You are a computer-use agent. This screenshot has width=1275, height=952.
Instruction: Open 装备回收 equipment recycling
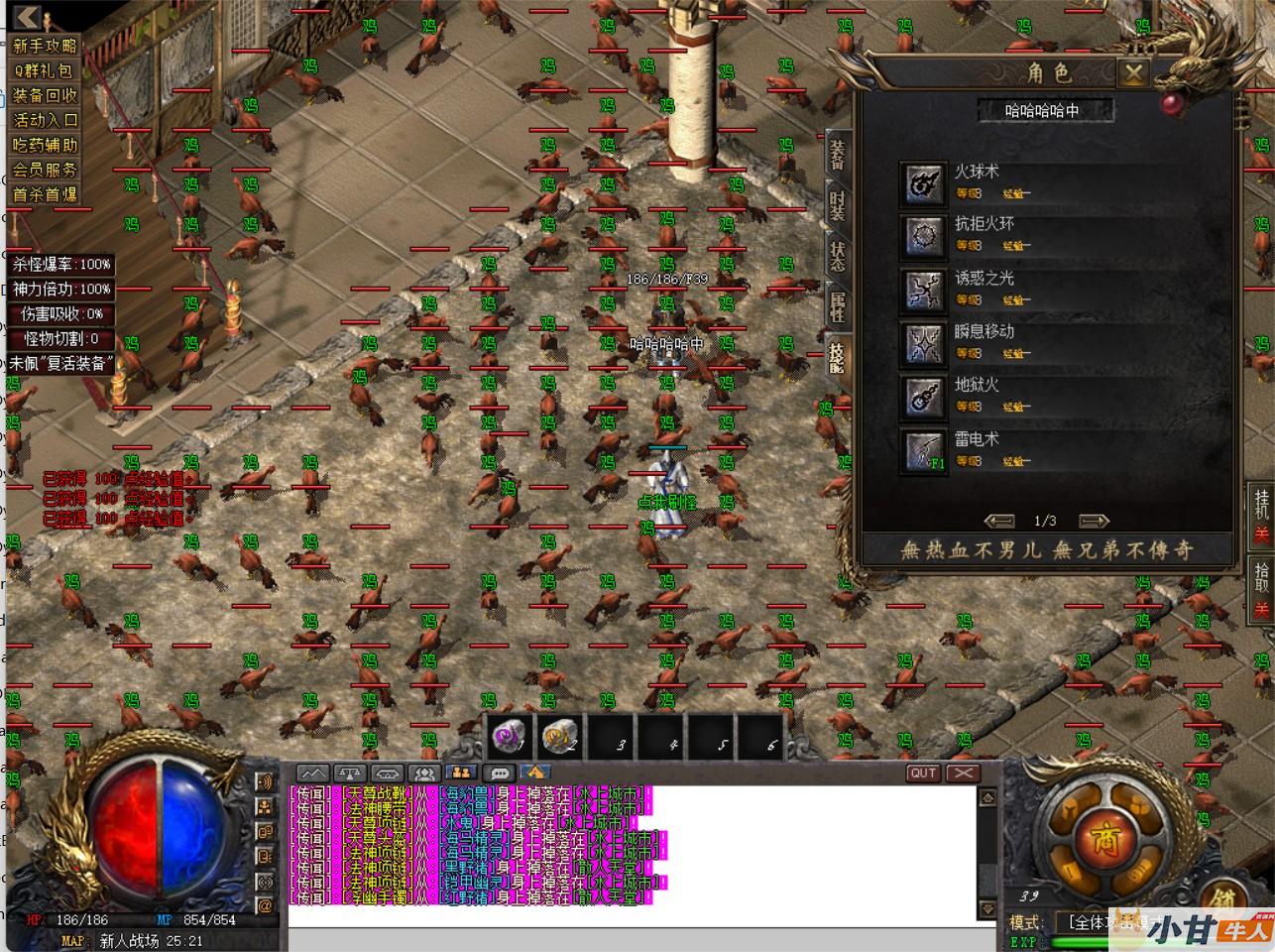tap(45, 95)
